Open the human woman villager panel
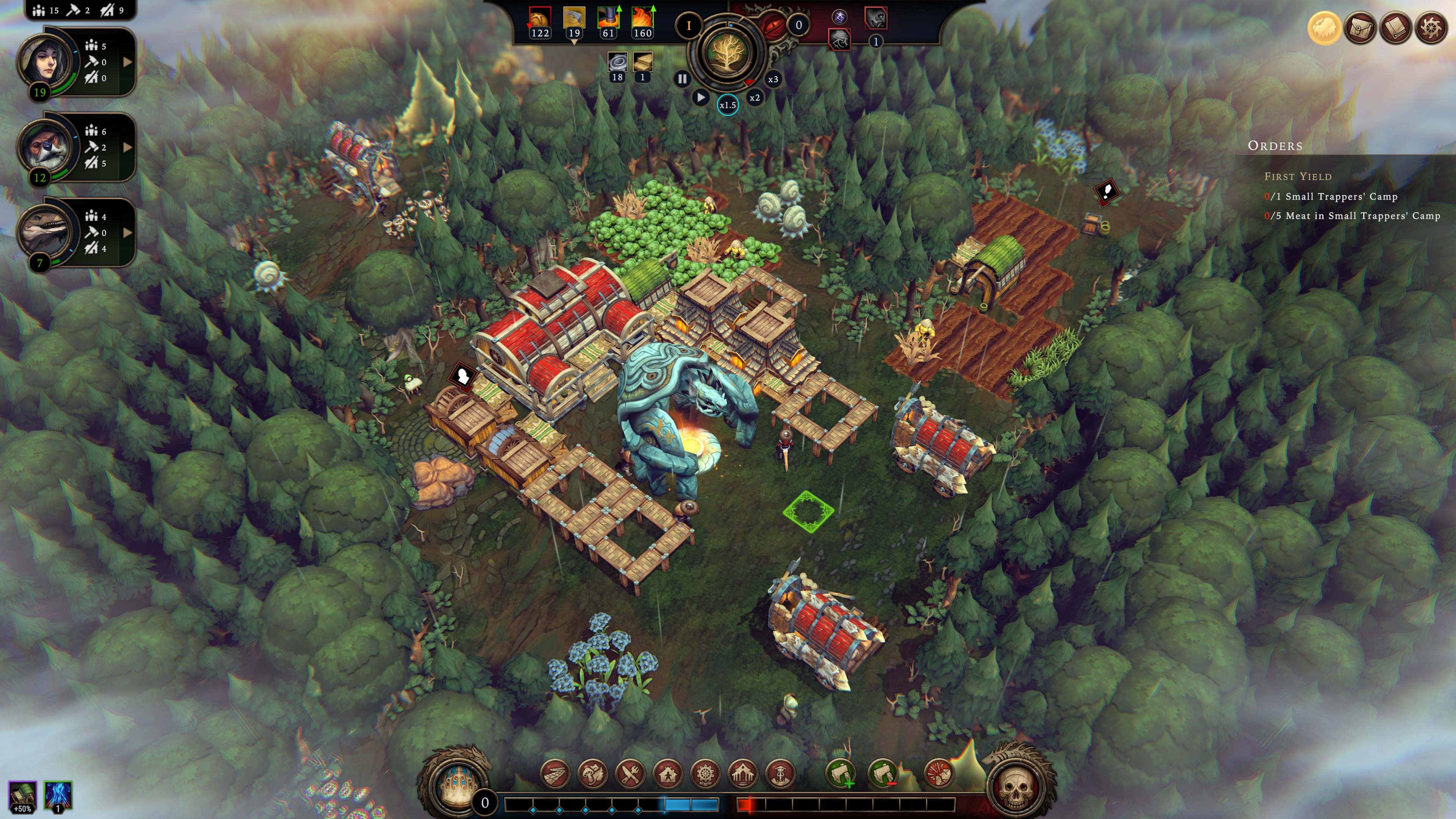 (x=46, y=61)
